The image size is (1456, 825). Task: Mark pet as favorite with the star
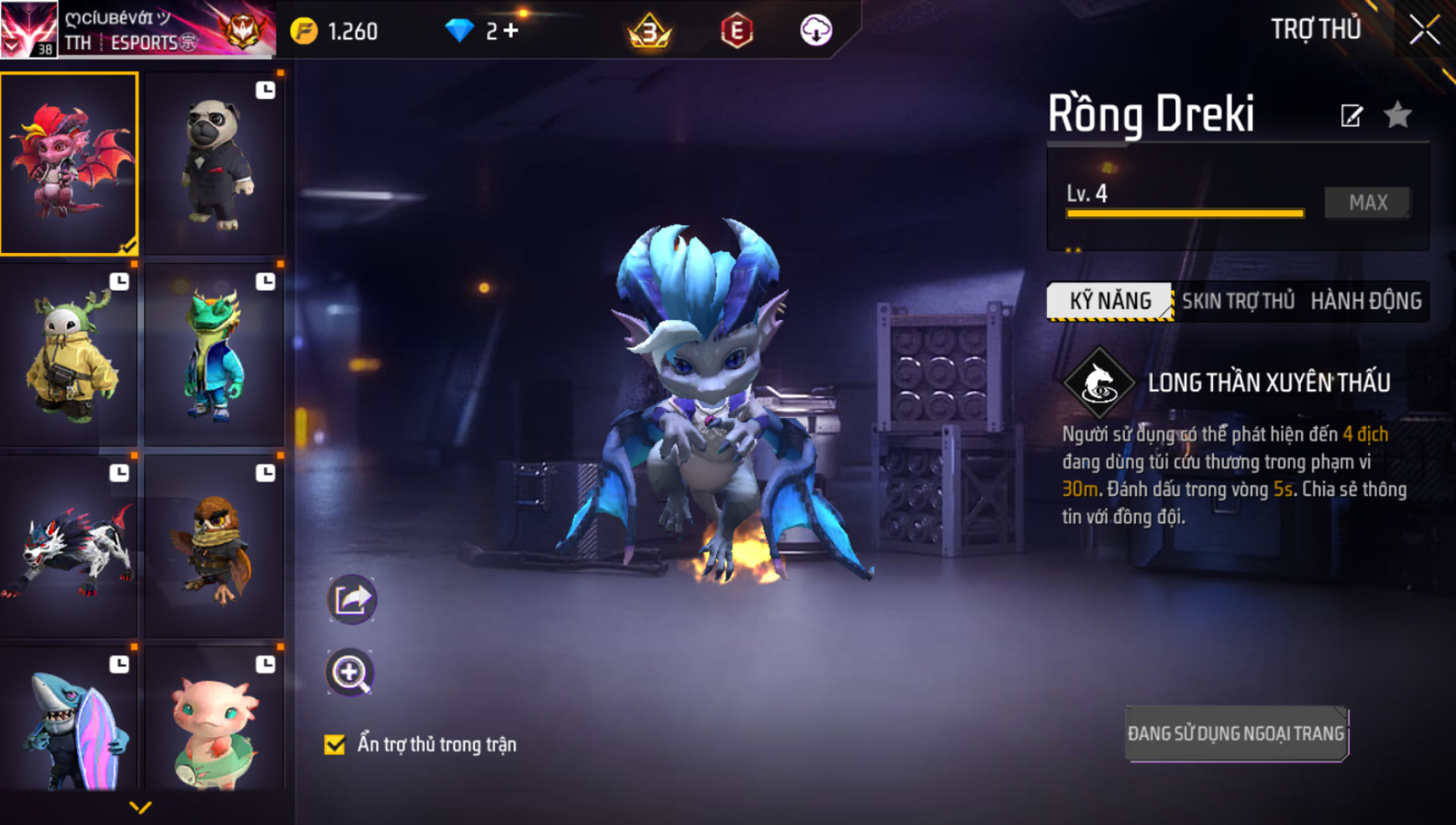1397,115
